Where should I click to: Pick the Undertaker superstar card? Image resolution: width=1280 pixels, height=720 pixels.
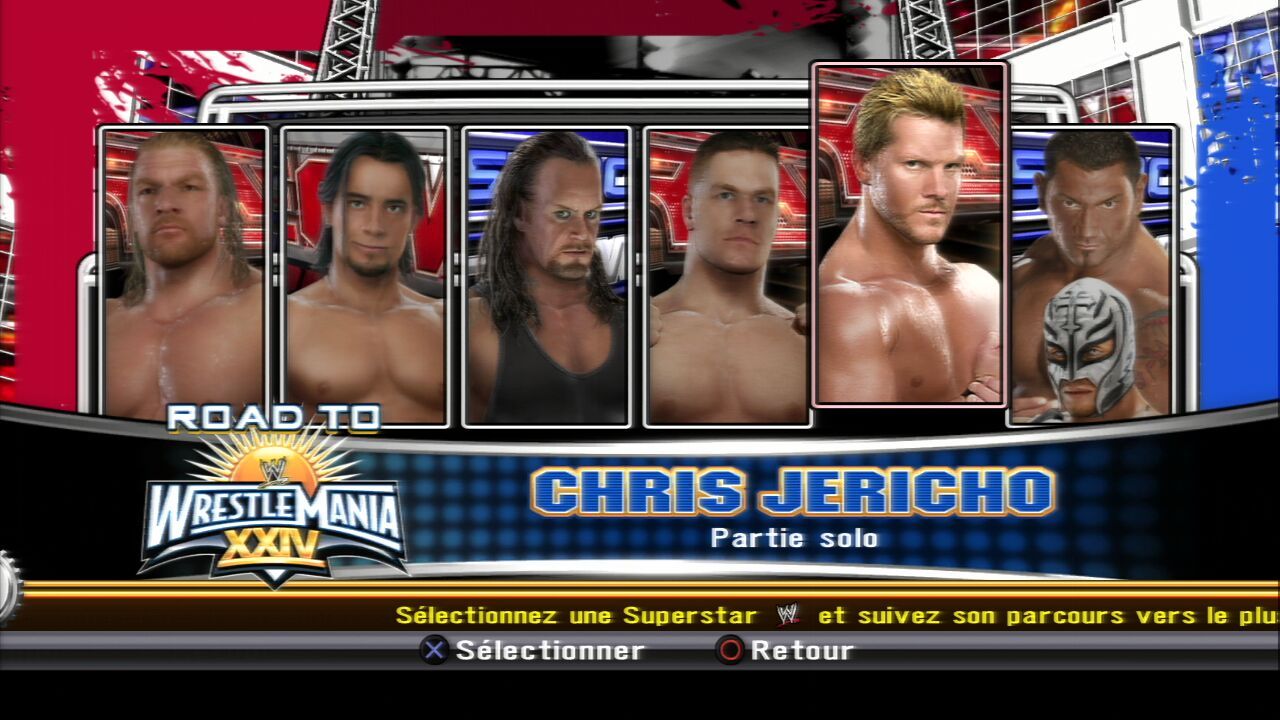click(547, 275)
